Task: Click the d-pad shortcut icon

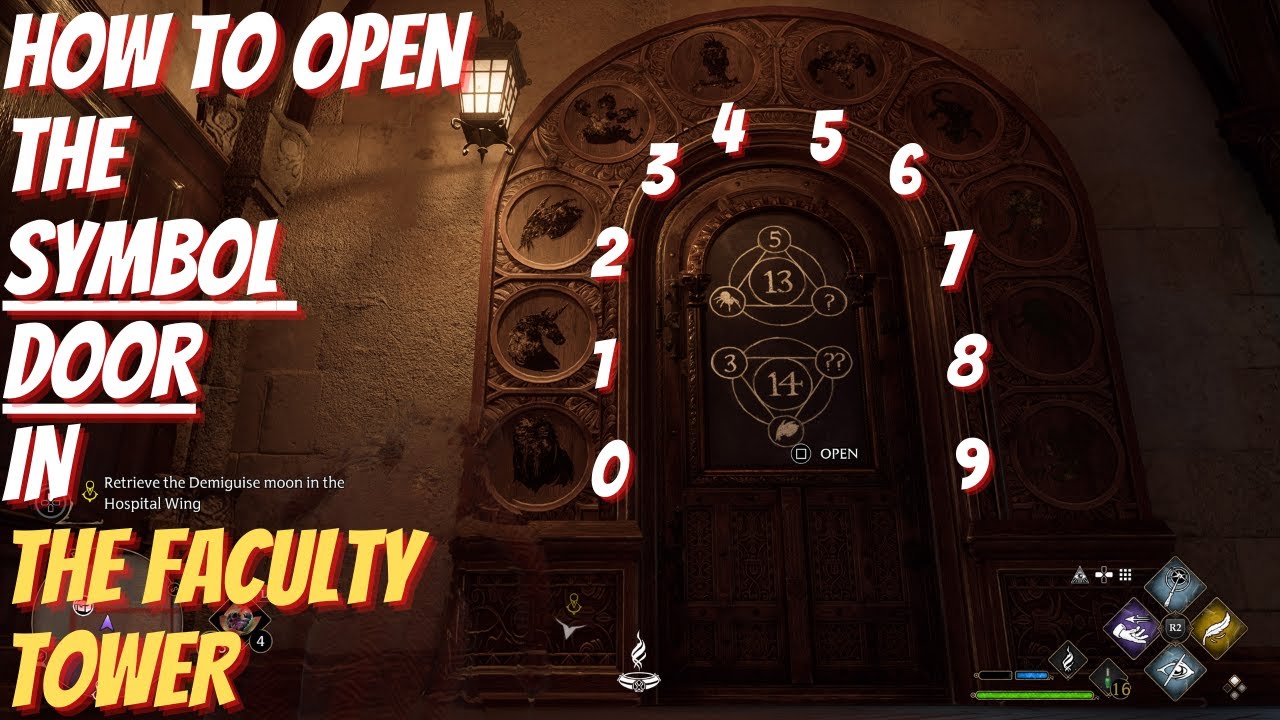Action: pyautogui.click(x=1104, y=575)
